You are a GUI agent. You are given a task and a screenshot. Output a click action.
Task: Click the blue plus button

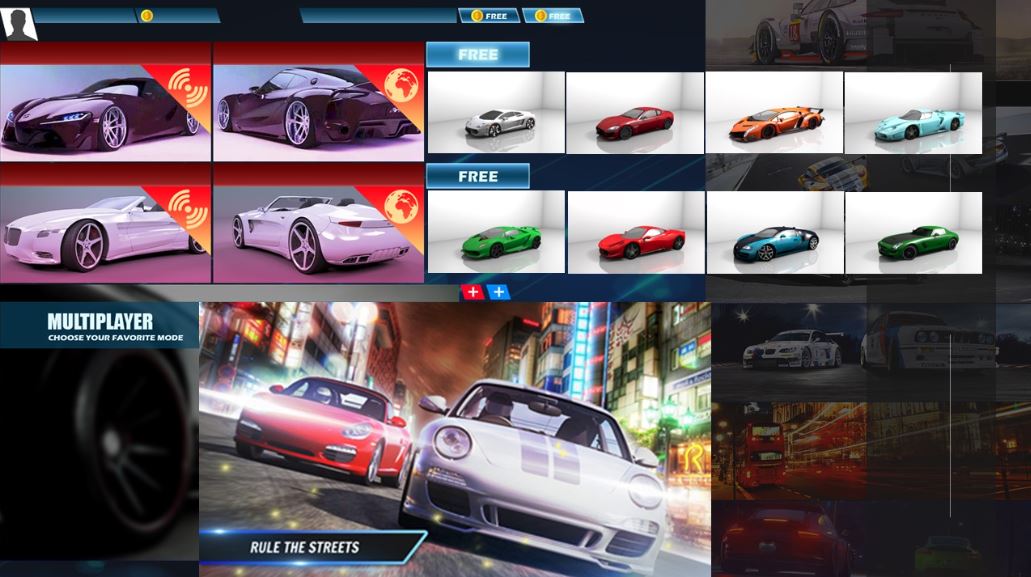[x=498, y=292]
